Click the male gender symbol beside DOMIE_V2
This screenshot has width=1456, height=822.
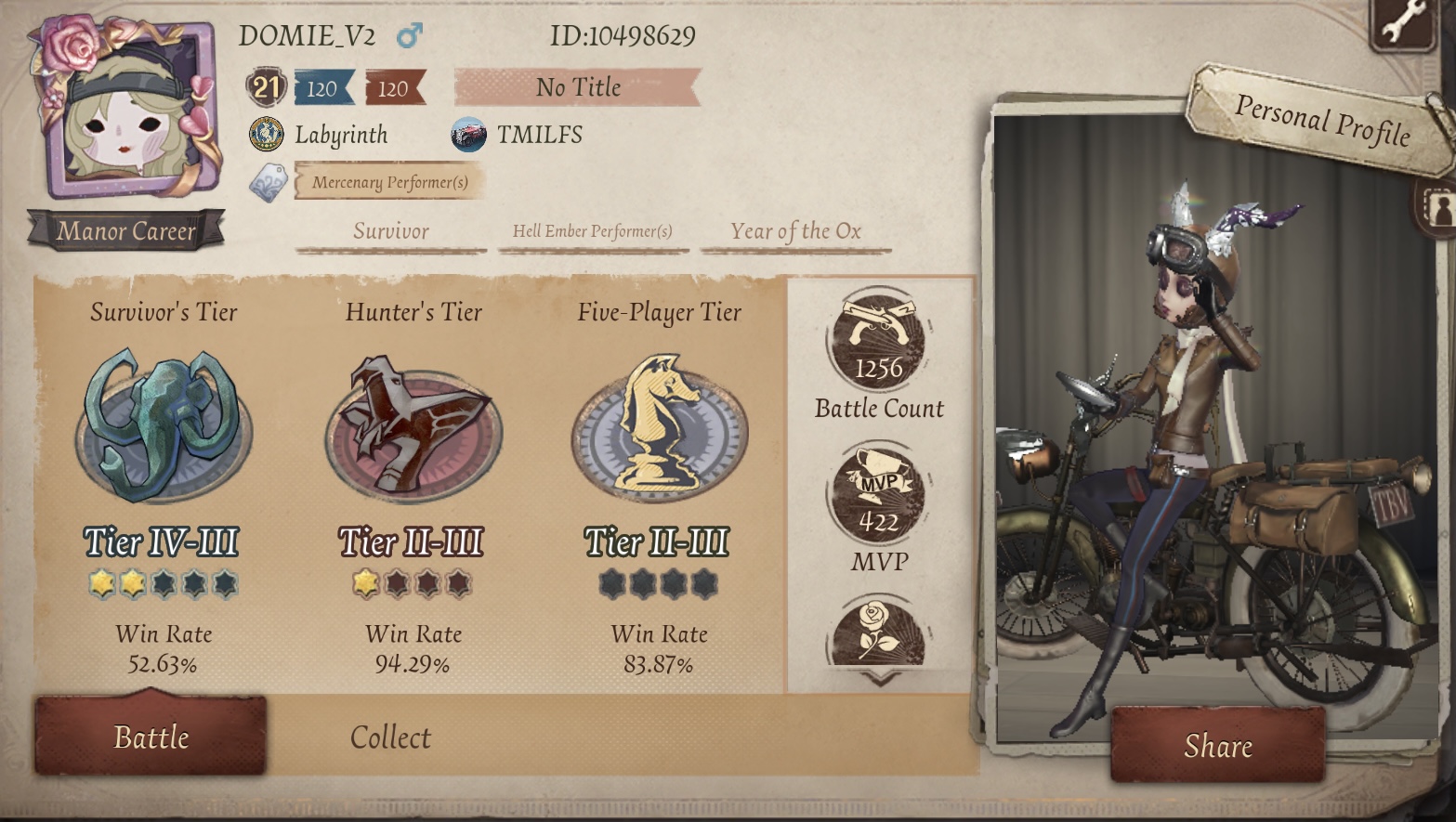[x=409, y=33]
